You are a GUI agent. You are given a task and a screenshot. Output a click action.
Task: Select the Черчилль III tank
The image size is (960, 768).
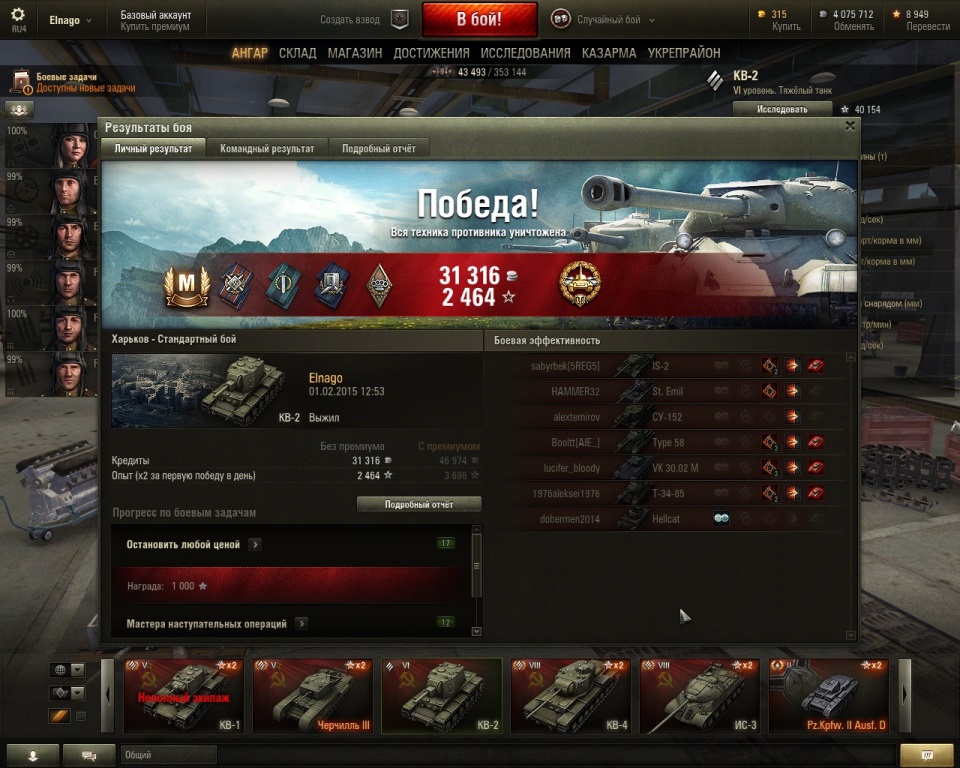(312, 696)
